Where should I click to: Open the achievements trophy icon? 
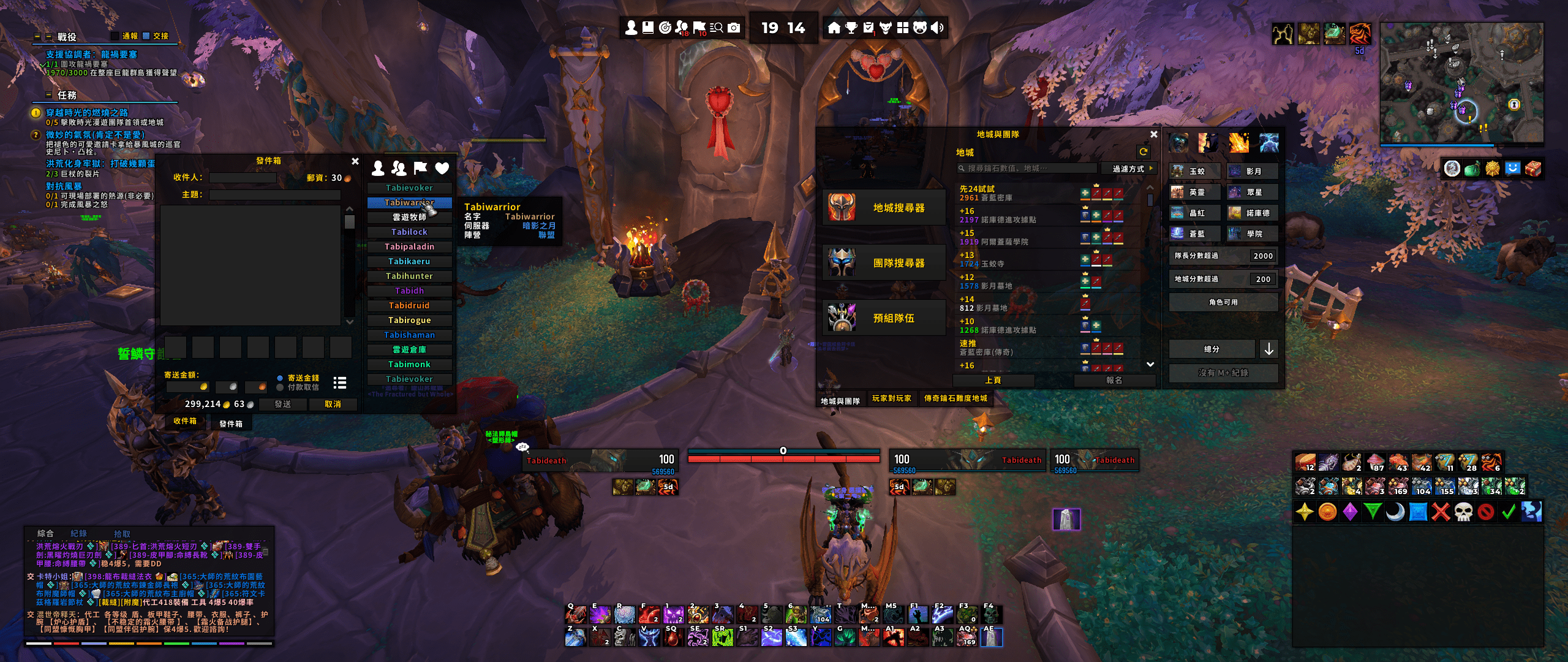pos(850,28)
